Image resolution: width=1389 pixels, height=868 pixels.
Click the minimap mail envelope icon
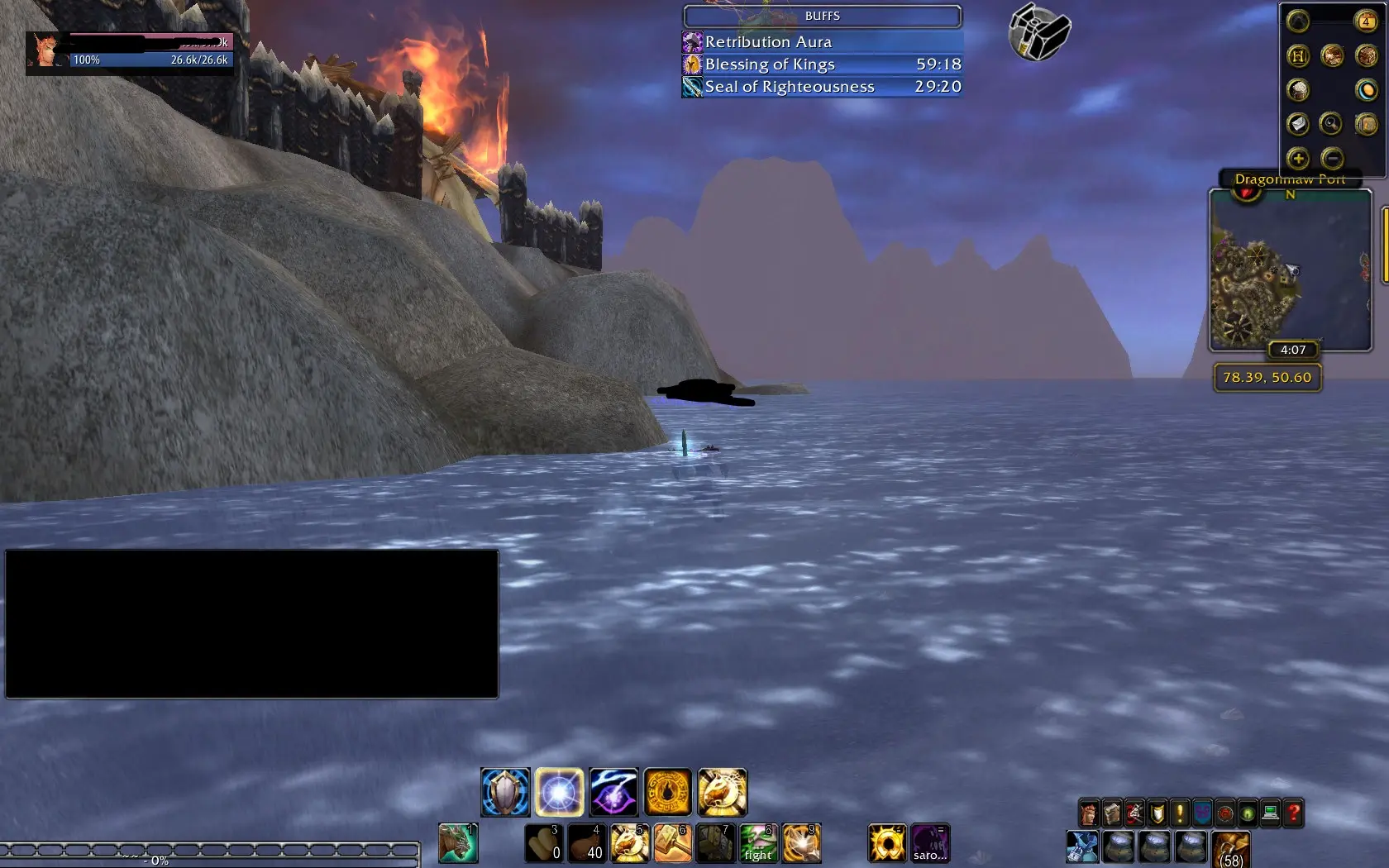[x=1297, y=124]
